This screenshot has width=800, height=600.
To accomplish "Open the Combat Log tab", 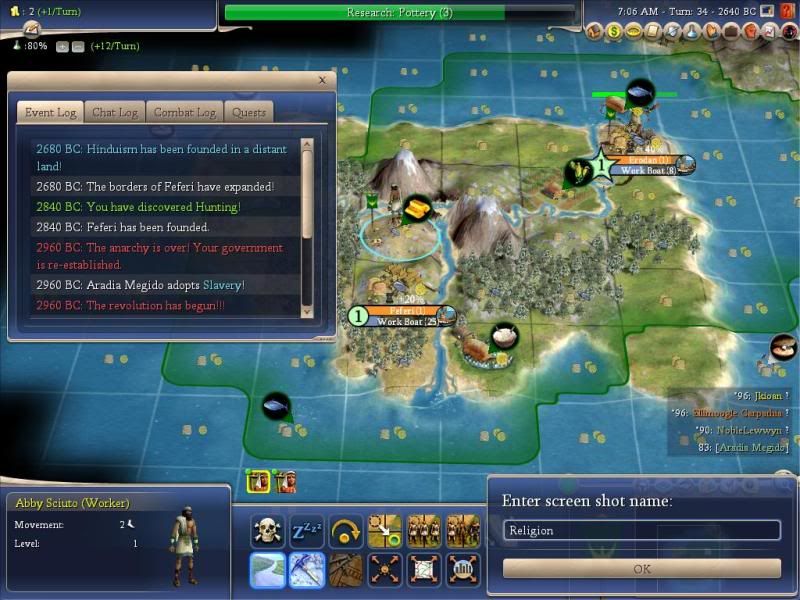I will tap(185, 113).
